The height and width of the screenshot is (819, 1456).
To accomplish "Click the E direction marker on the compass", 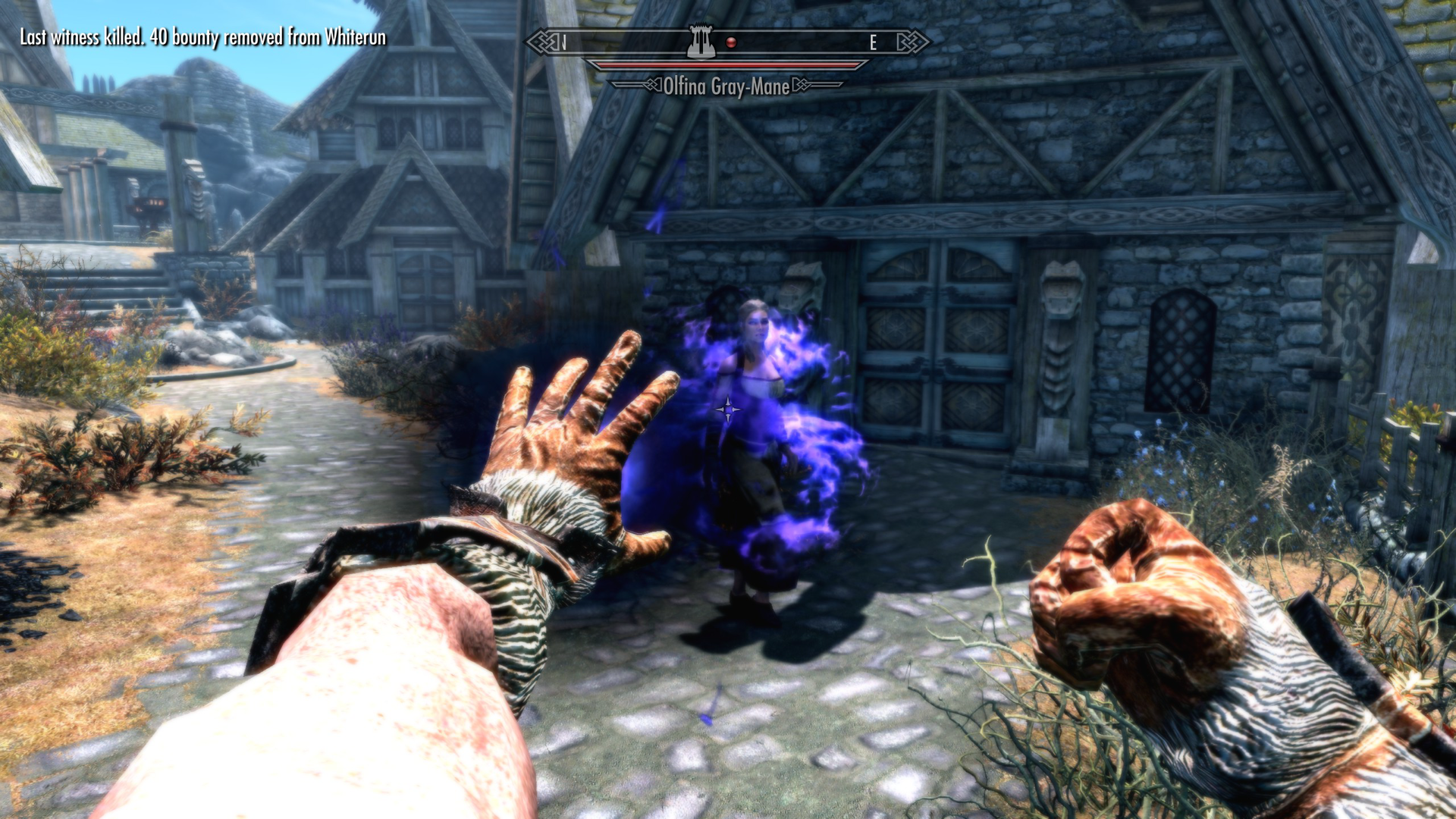I will (x=872, y=42).
